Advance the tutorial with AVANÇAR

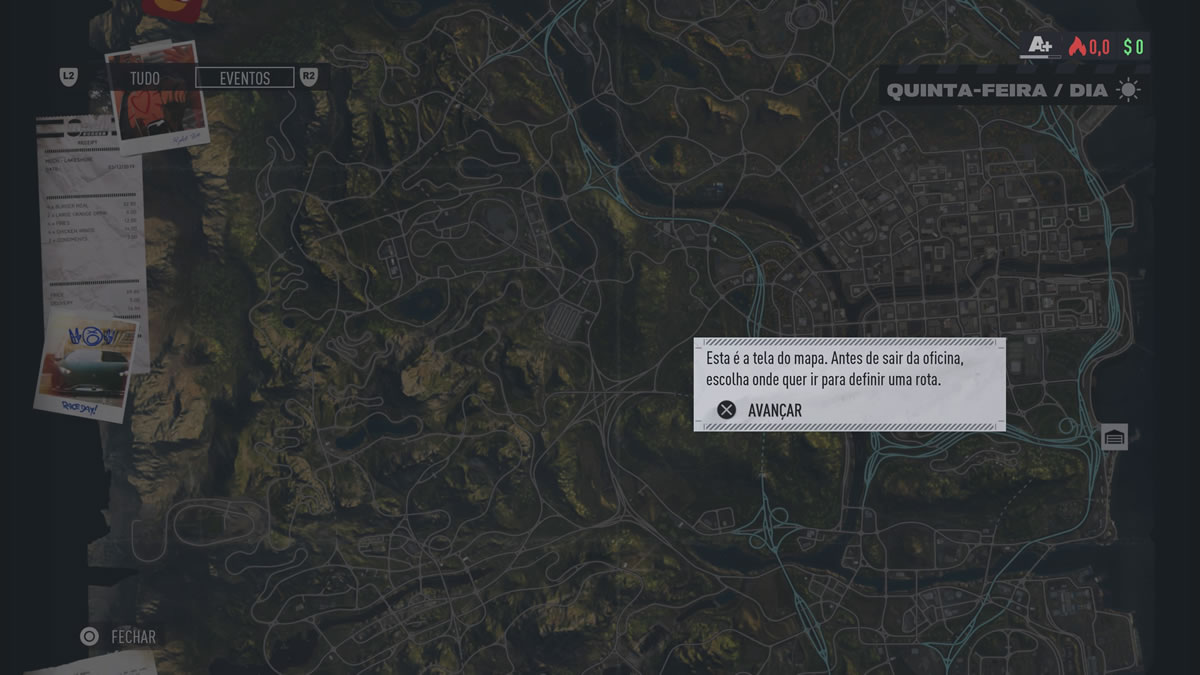pos(761,410)
